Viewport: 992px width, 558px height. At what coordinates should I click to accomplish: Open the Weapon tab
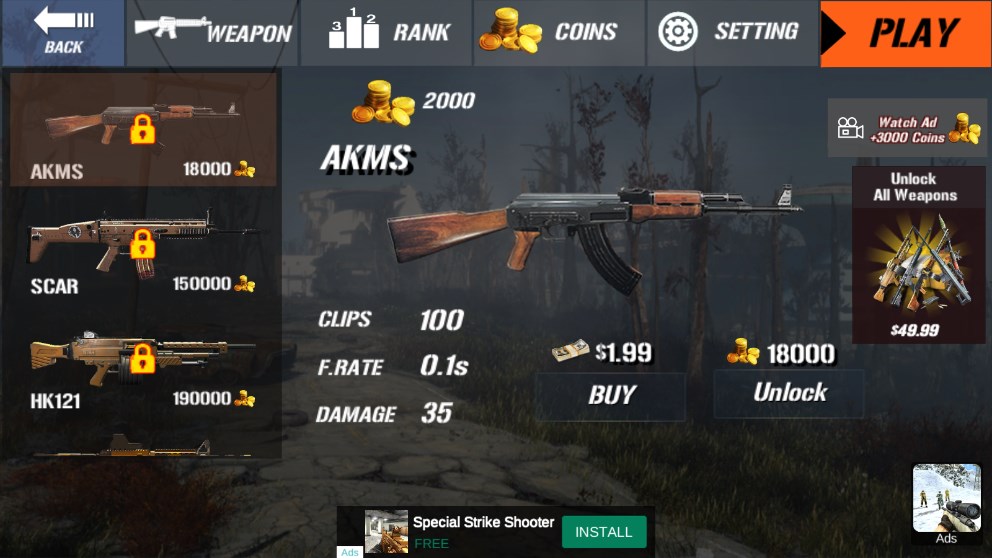[212, 33]
